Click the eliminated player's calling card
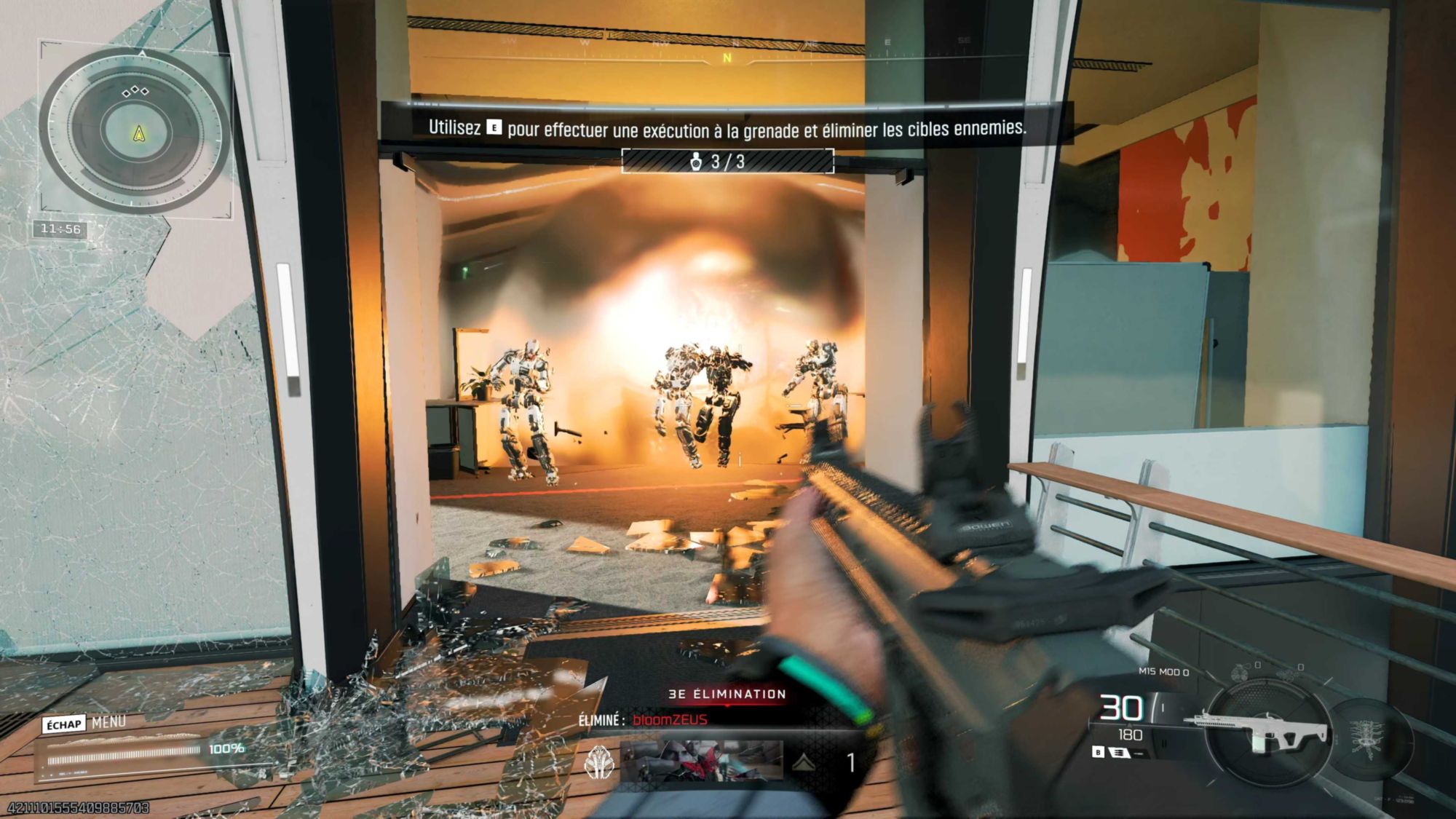Viewport: 1456px width, 819px height. [x=702, y=761]
